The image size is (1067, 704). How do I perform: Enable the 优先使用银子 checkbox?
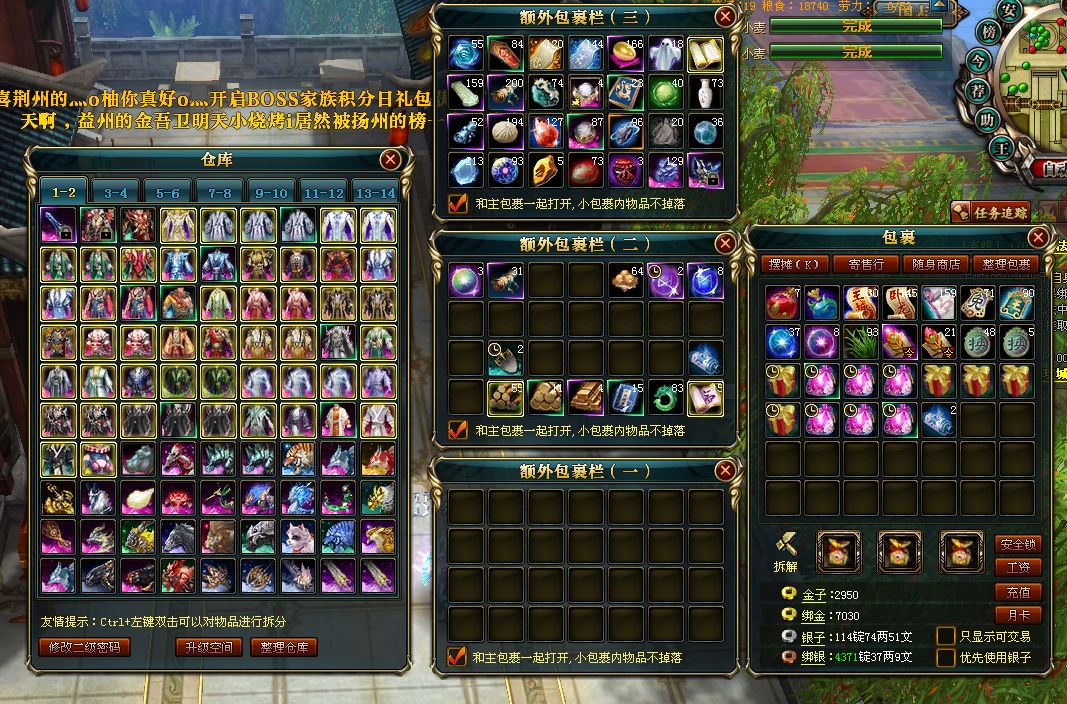click(x=945, y=658)
